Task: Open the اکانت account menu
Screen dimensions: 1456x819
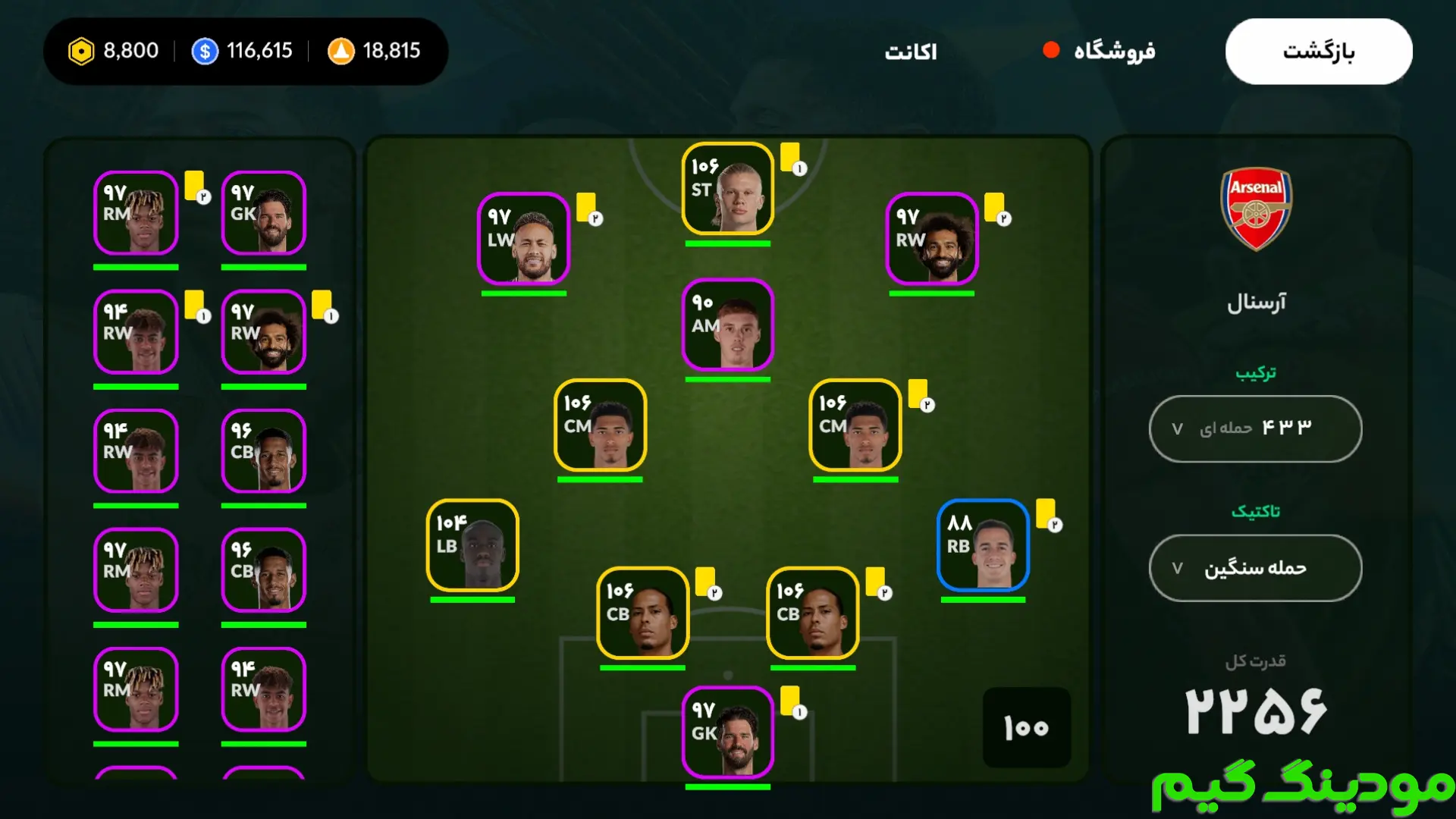Action: [911, 52]
